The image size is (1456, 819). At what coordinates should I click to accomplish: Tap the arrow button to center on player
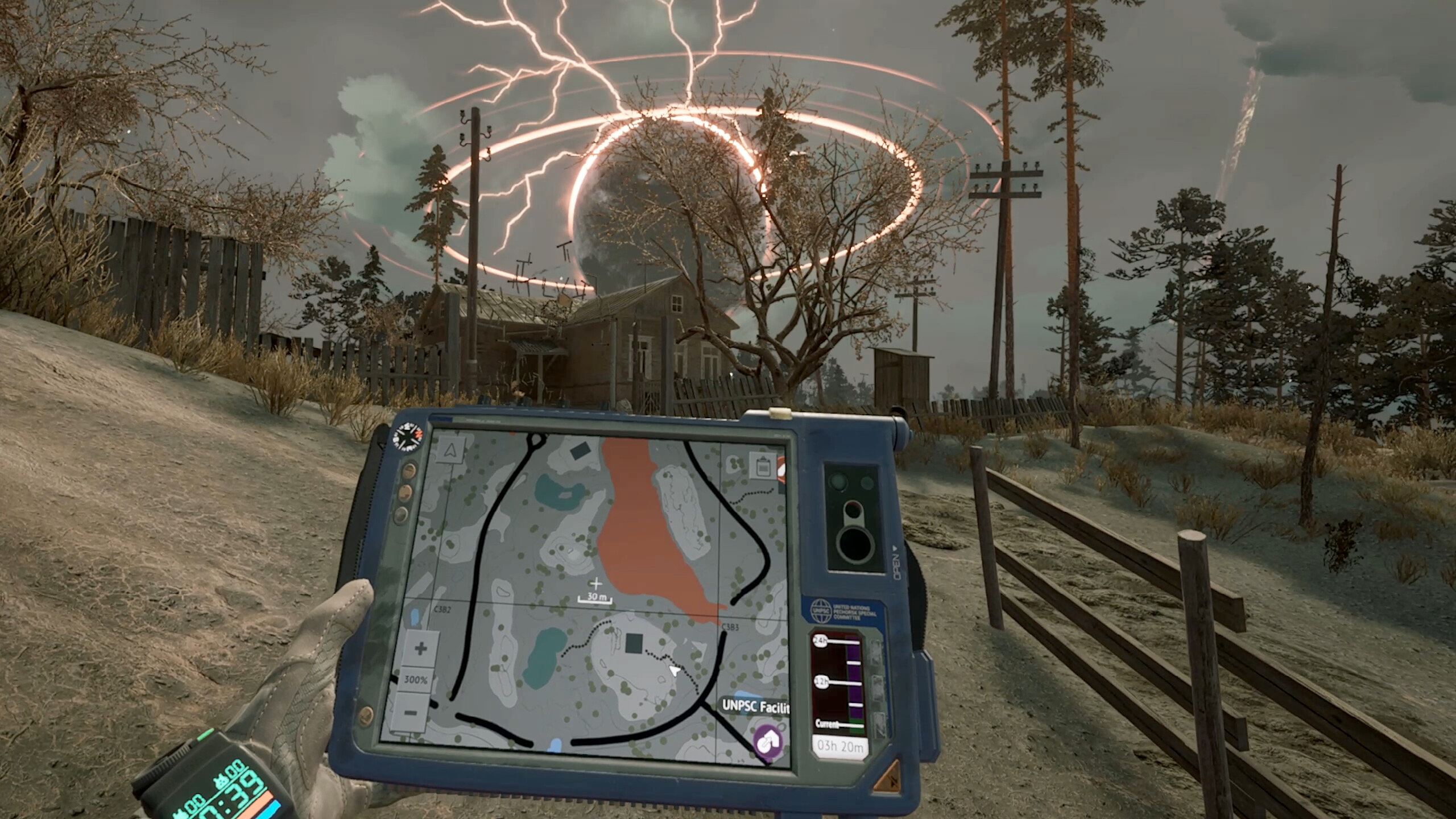click(x=451, y=451)
